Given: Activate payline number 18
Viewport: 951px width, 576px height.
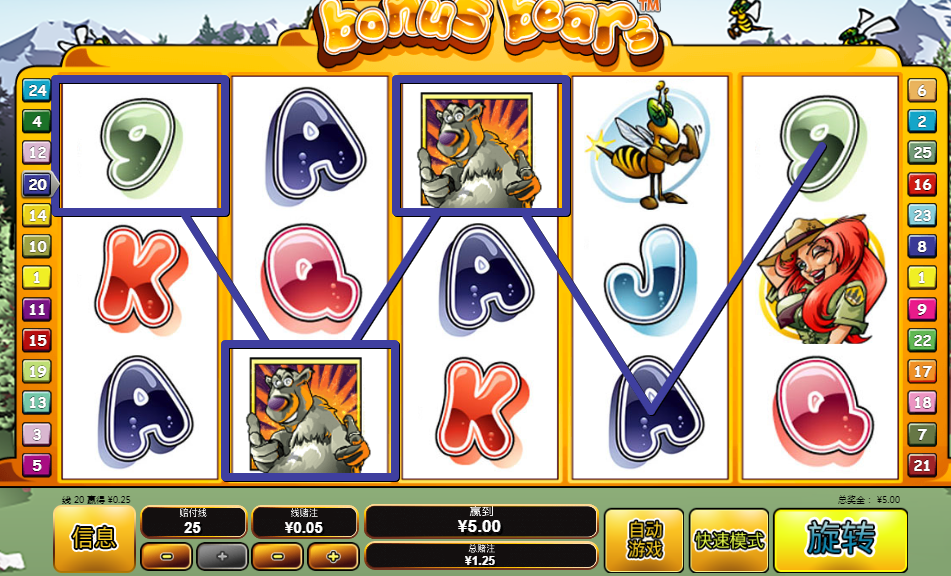Looking at the screenshot, I should [920, 402].
